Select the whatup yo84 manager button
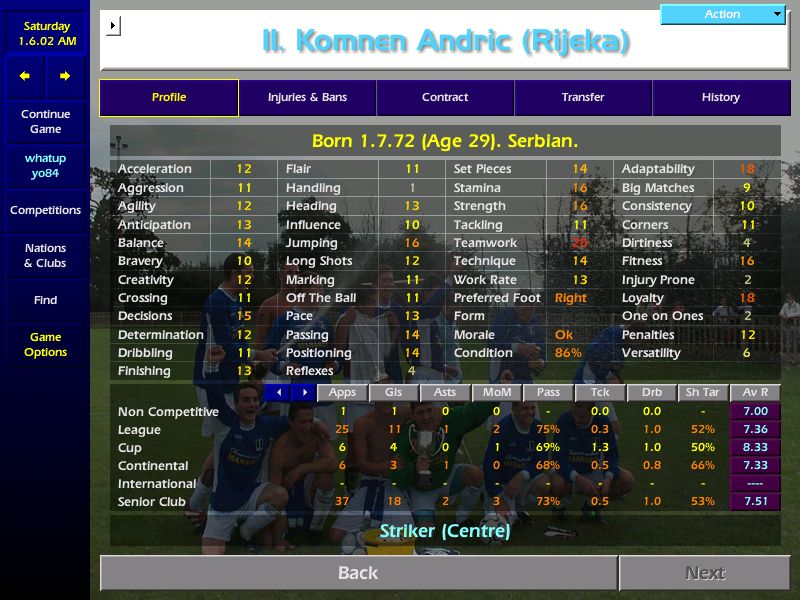This screenshot has width=800, height=600. tap(45, 166)
